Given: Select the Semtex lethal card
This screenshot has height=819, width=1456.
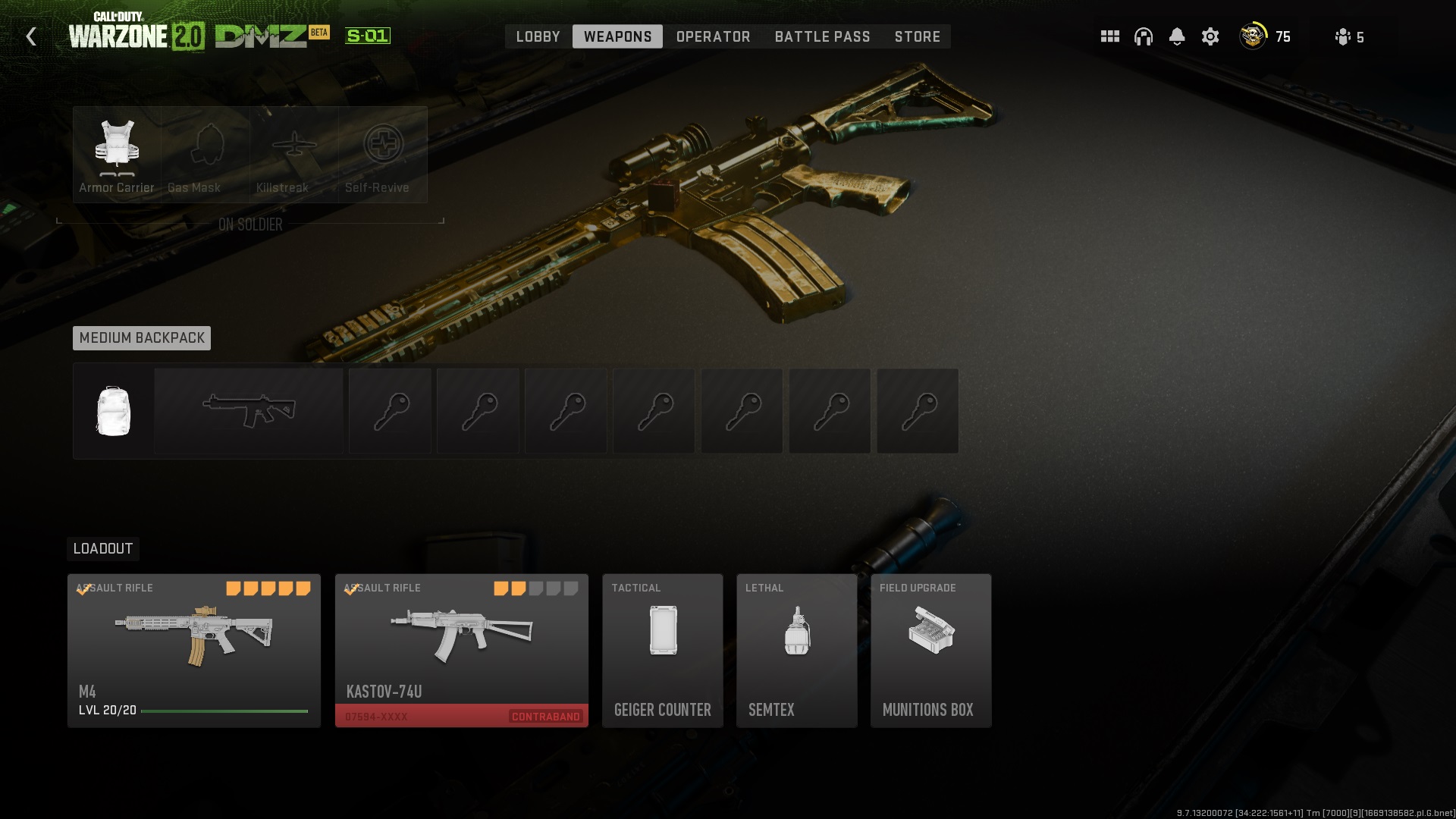Looking at the screenshot, I should 796,650.
